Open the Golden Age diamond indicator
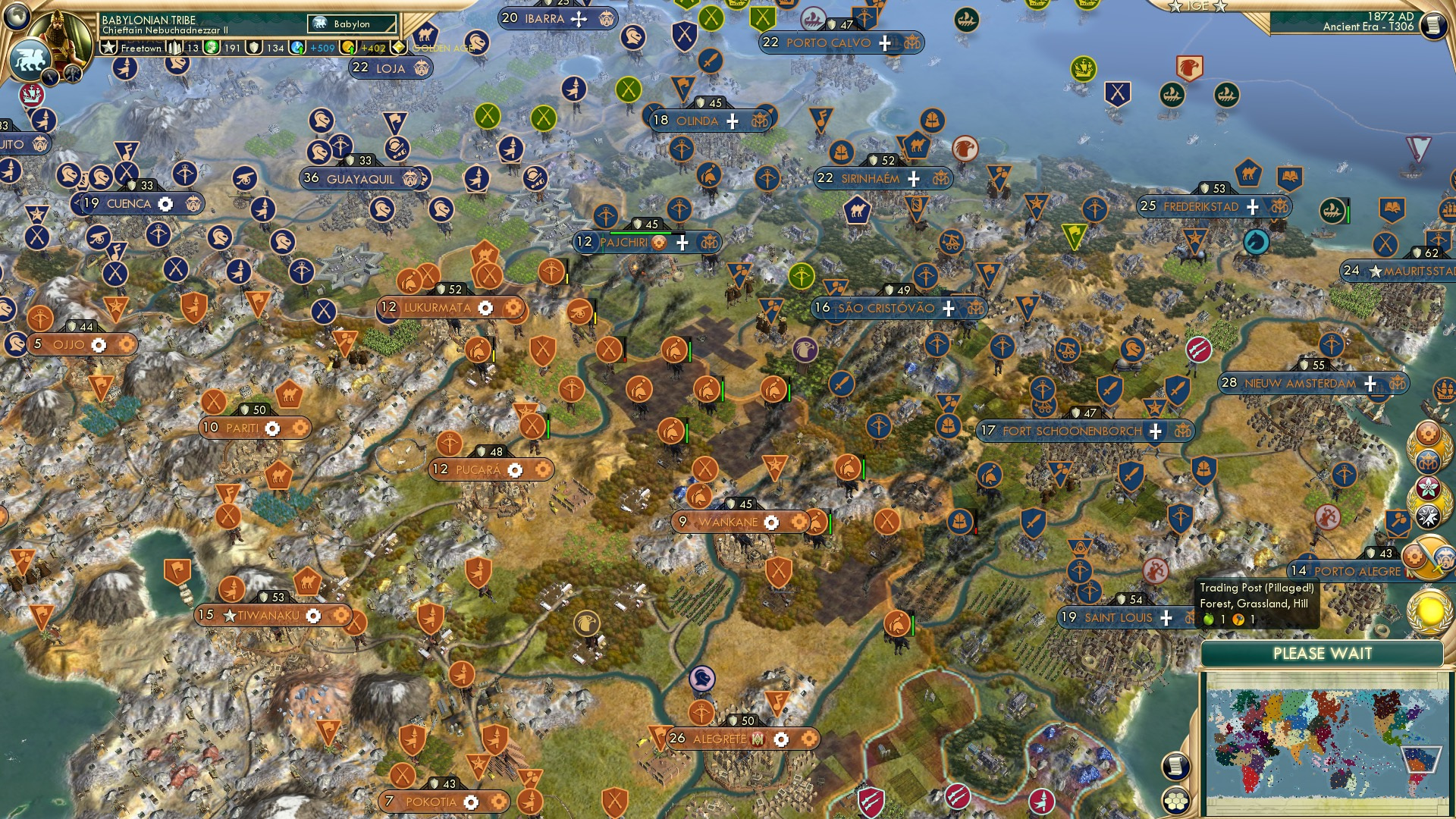 point(397,46)
